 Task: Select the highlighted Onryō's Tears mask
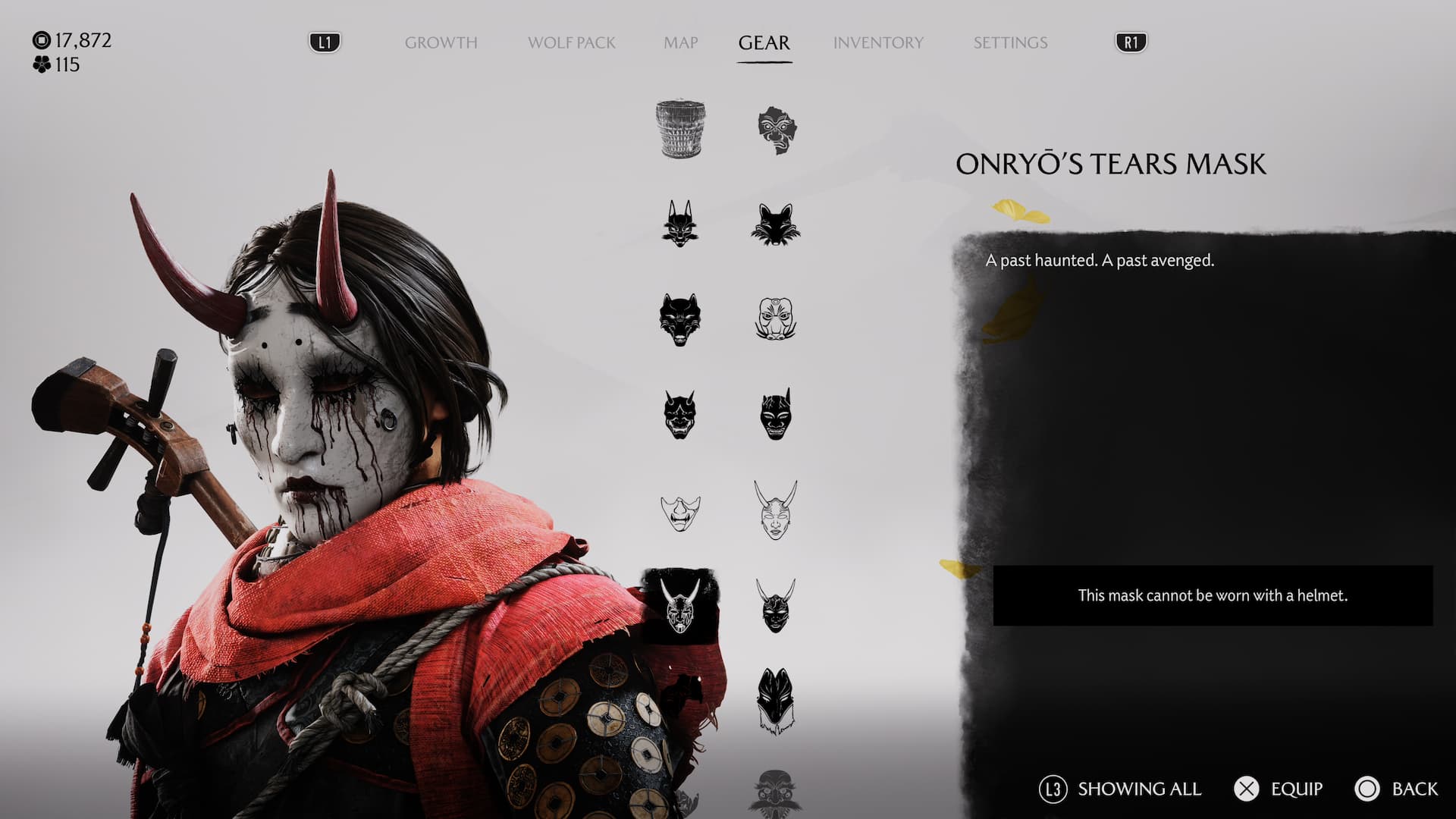680,606
